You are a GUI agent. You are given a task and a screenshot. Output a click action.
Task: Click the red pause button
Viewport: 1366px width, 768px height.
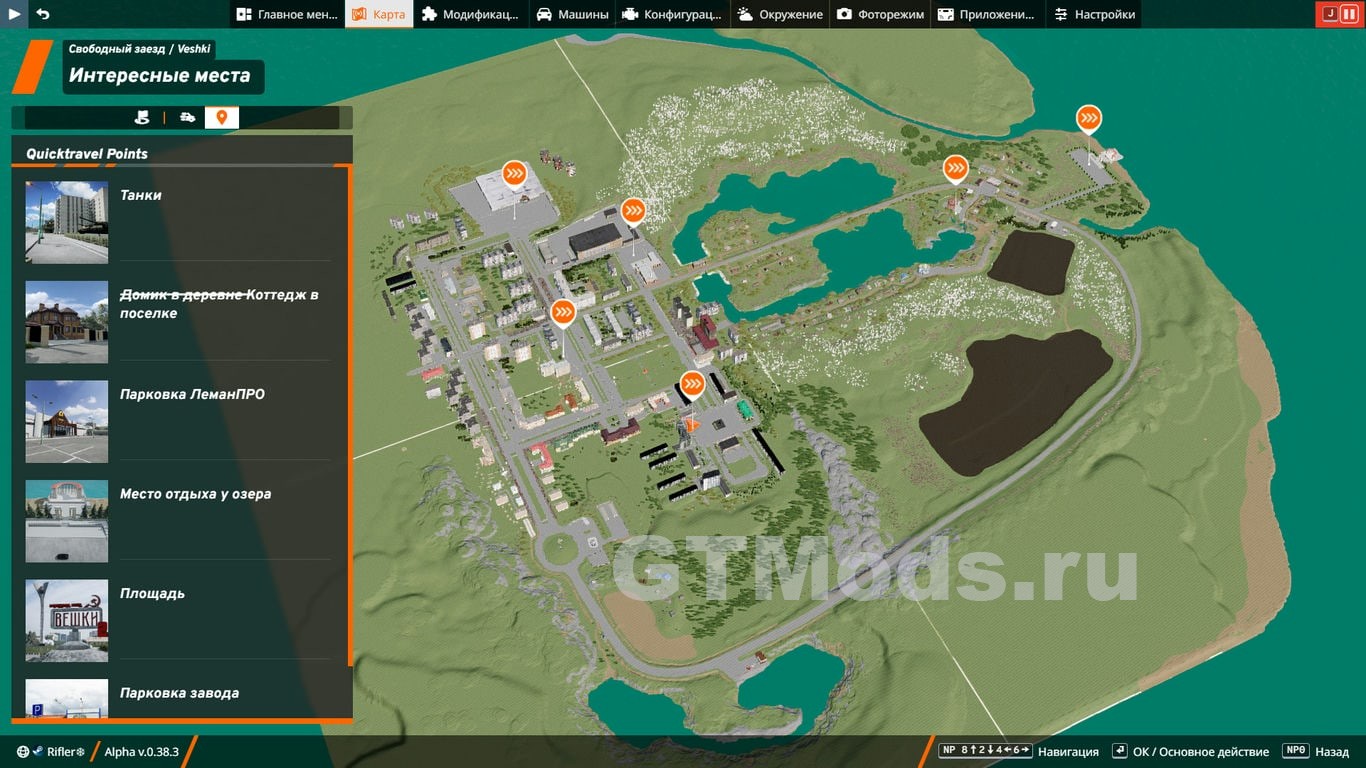tap(1349, 14)
